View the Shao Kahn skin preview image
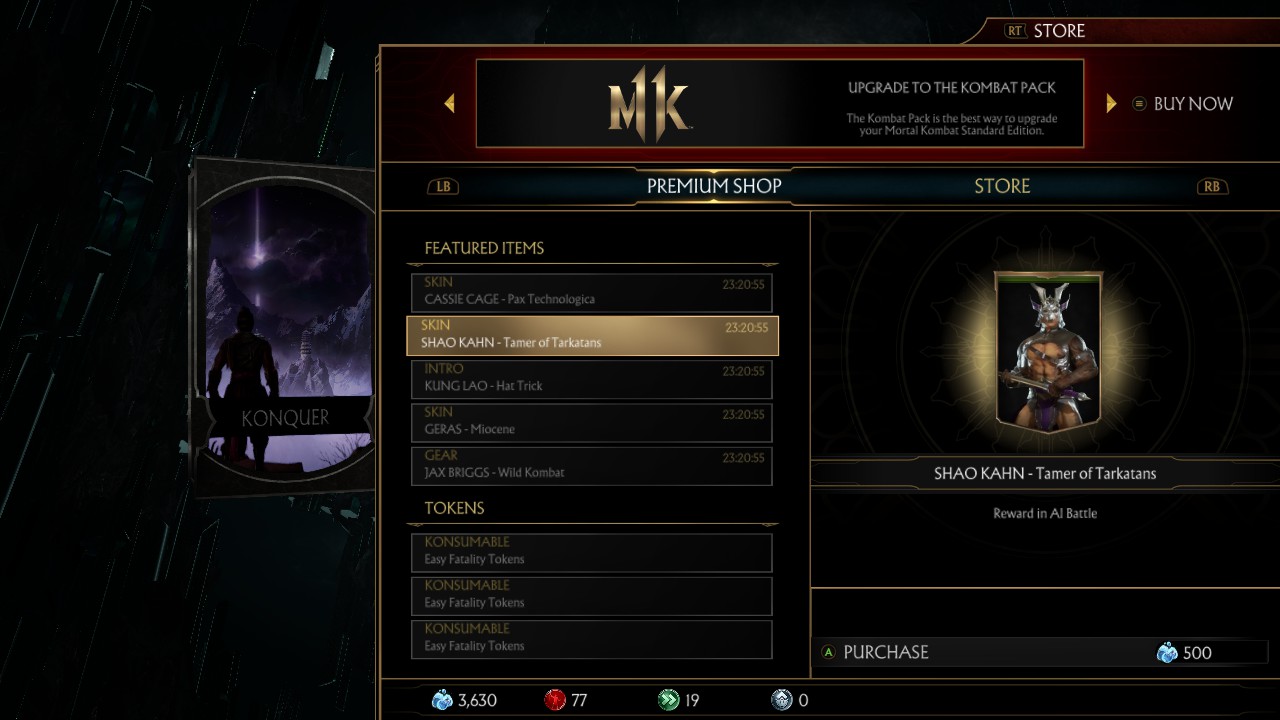 click(1048, 352)
